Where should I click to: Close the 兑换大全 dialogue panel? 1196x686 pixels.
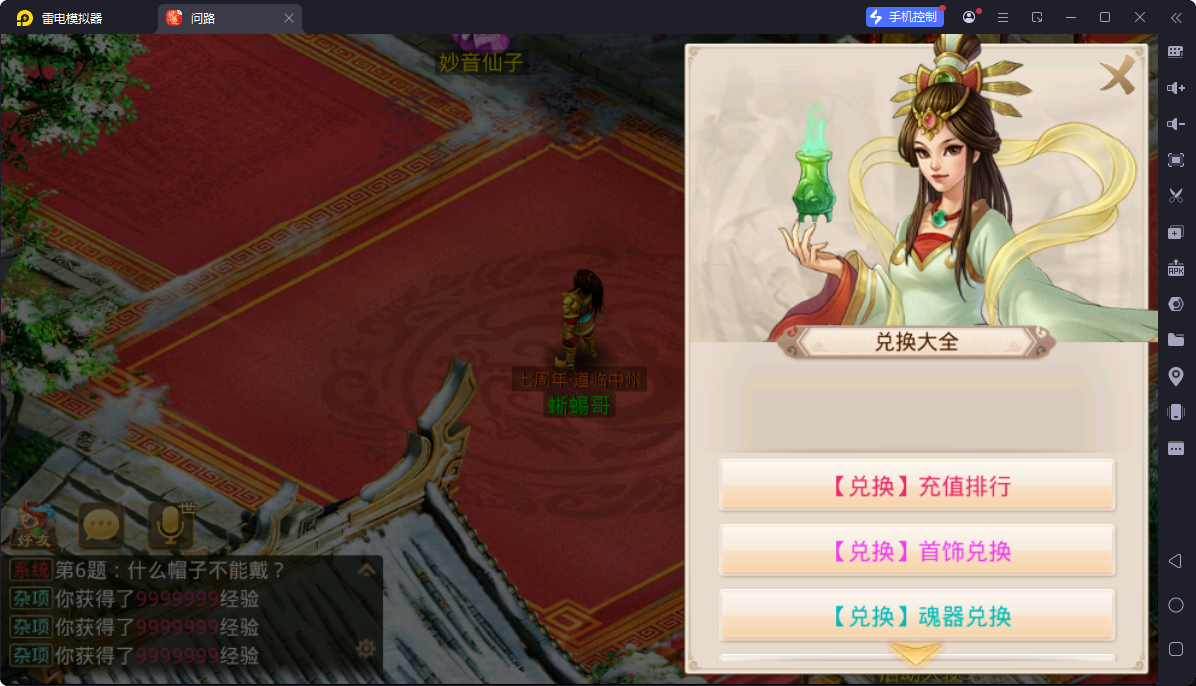[1117, 76]
